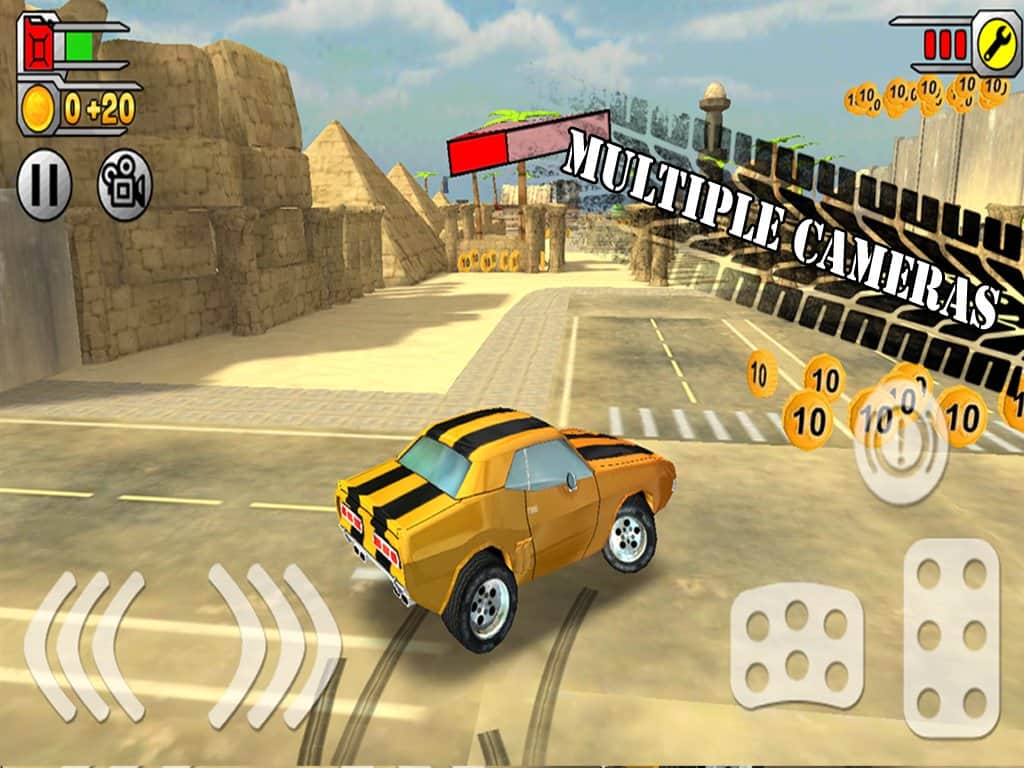Click the yellow wrench repair icon
The height and width of the screenshot is (768, 1024).
996,41
